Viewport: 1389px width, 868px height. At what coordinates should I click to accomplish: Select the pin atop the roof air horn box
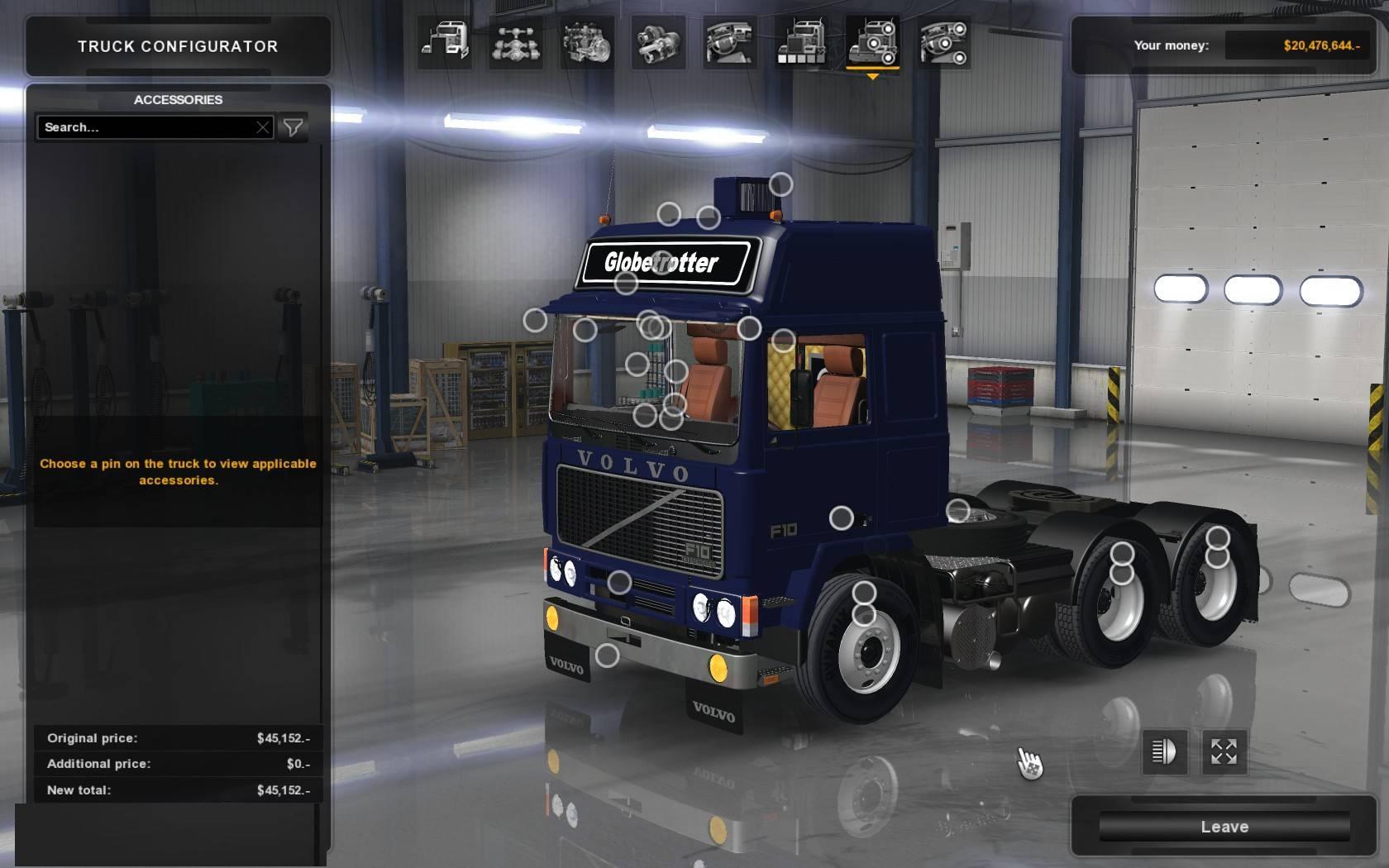780,184
